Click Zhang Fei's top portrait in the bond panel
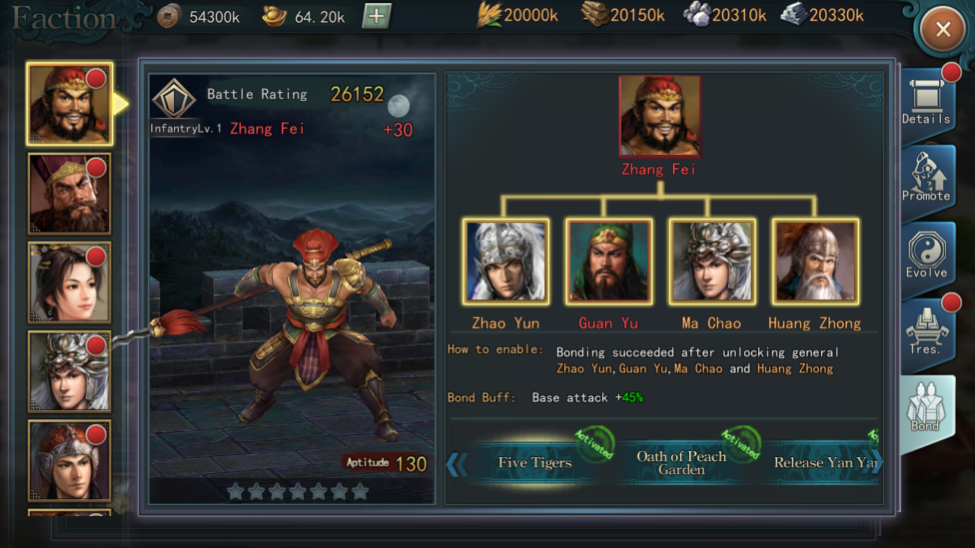This screenshot has height=548, width=975. [x=659, y=116]
